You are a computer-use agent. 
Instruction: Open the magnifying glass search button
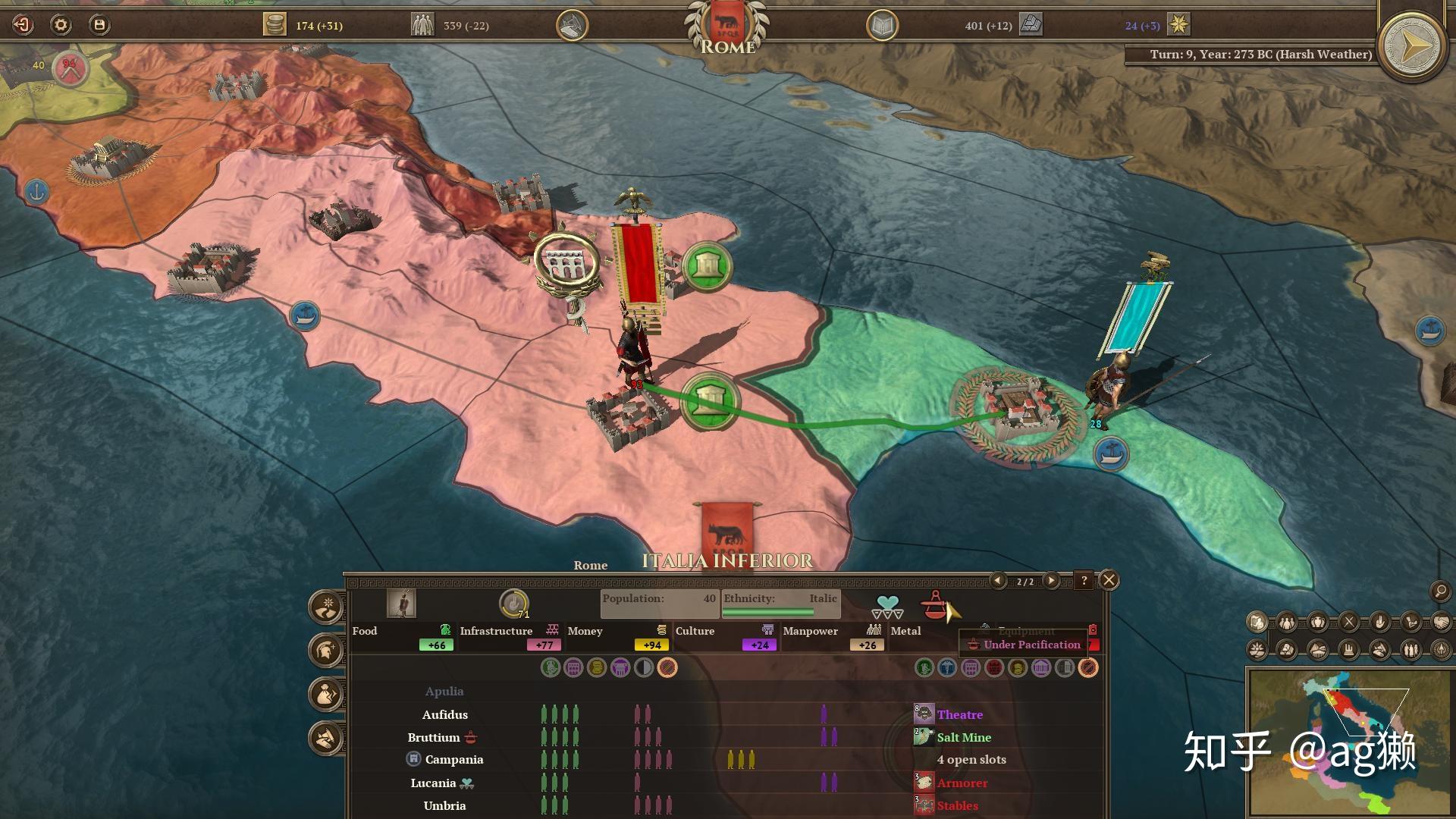1439,591
